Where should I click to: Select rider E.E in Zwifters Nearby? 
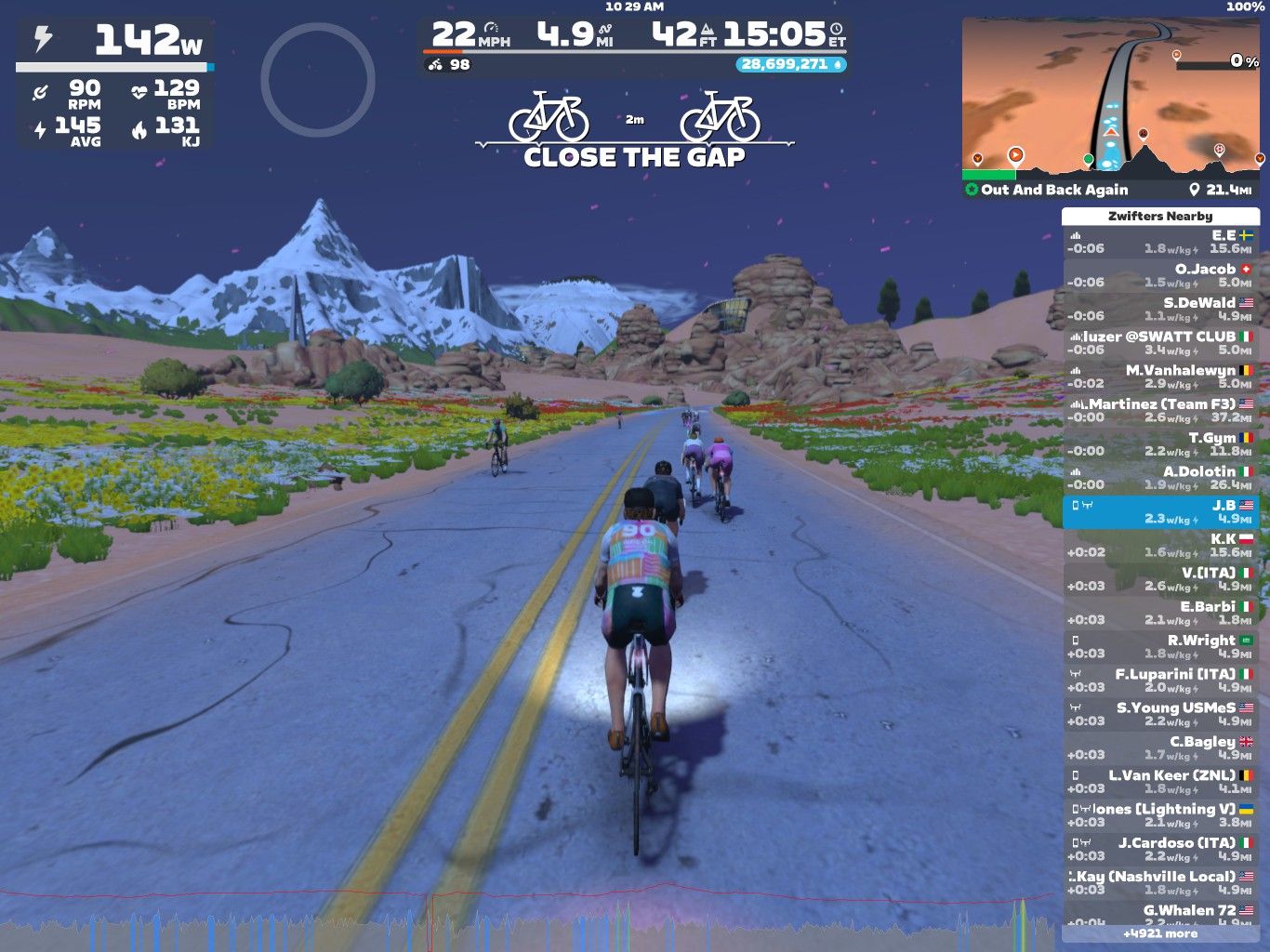1160,242
